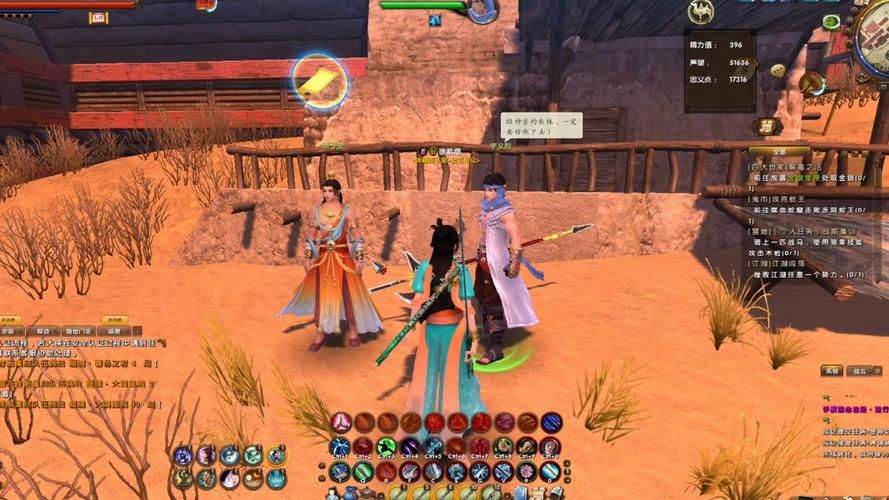Activate the blue swirl skill ending the top hotbar row
This screenshot has height=500, width=889.
(551, 422)
